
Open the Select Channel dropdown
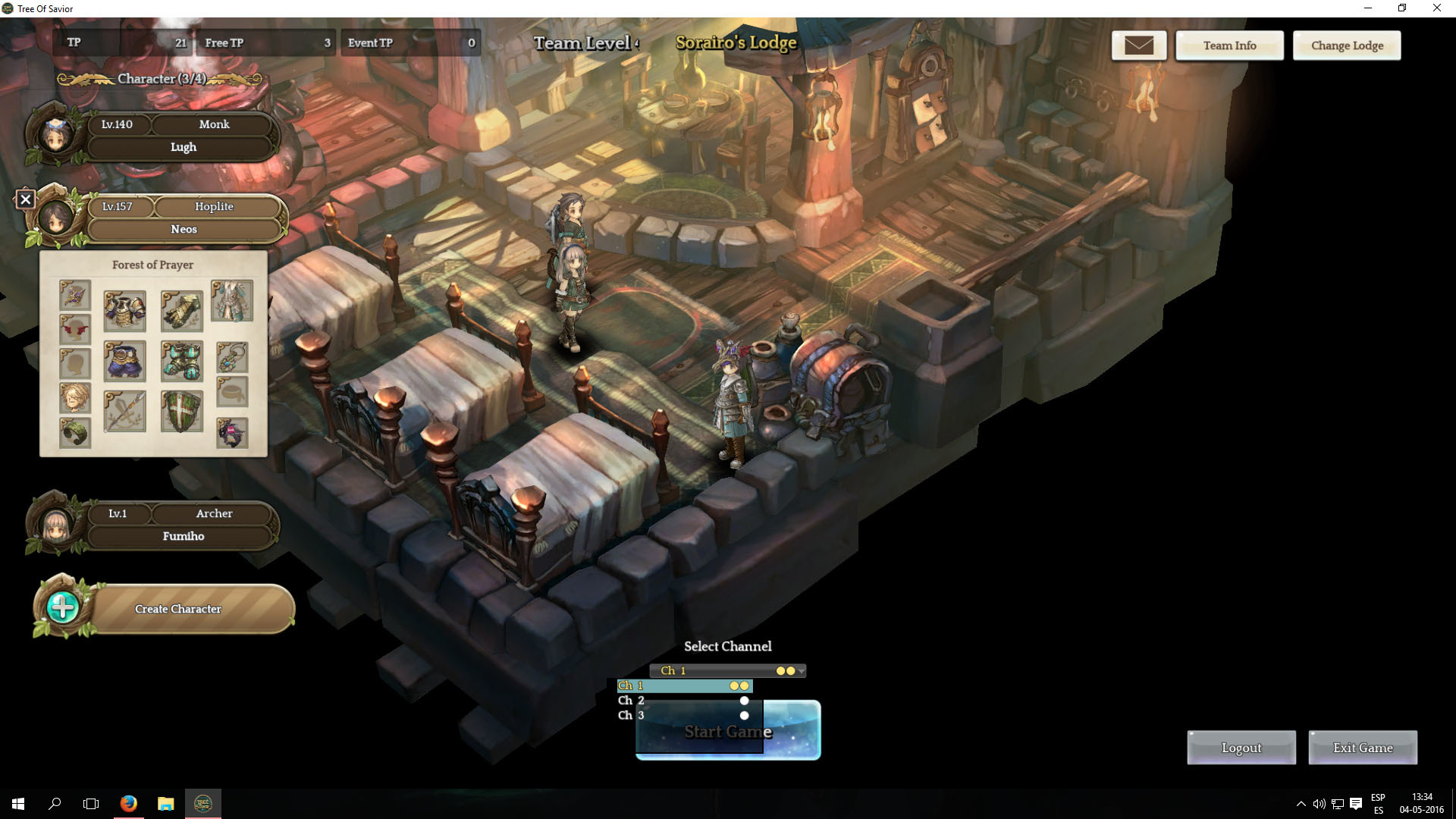click(727, 670)
